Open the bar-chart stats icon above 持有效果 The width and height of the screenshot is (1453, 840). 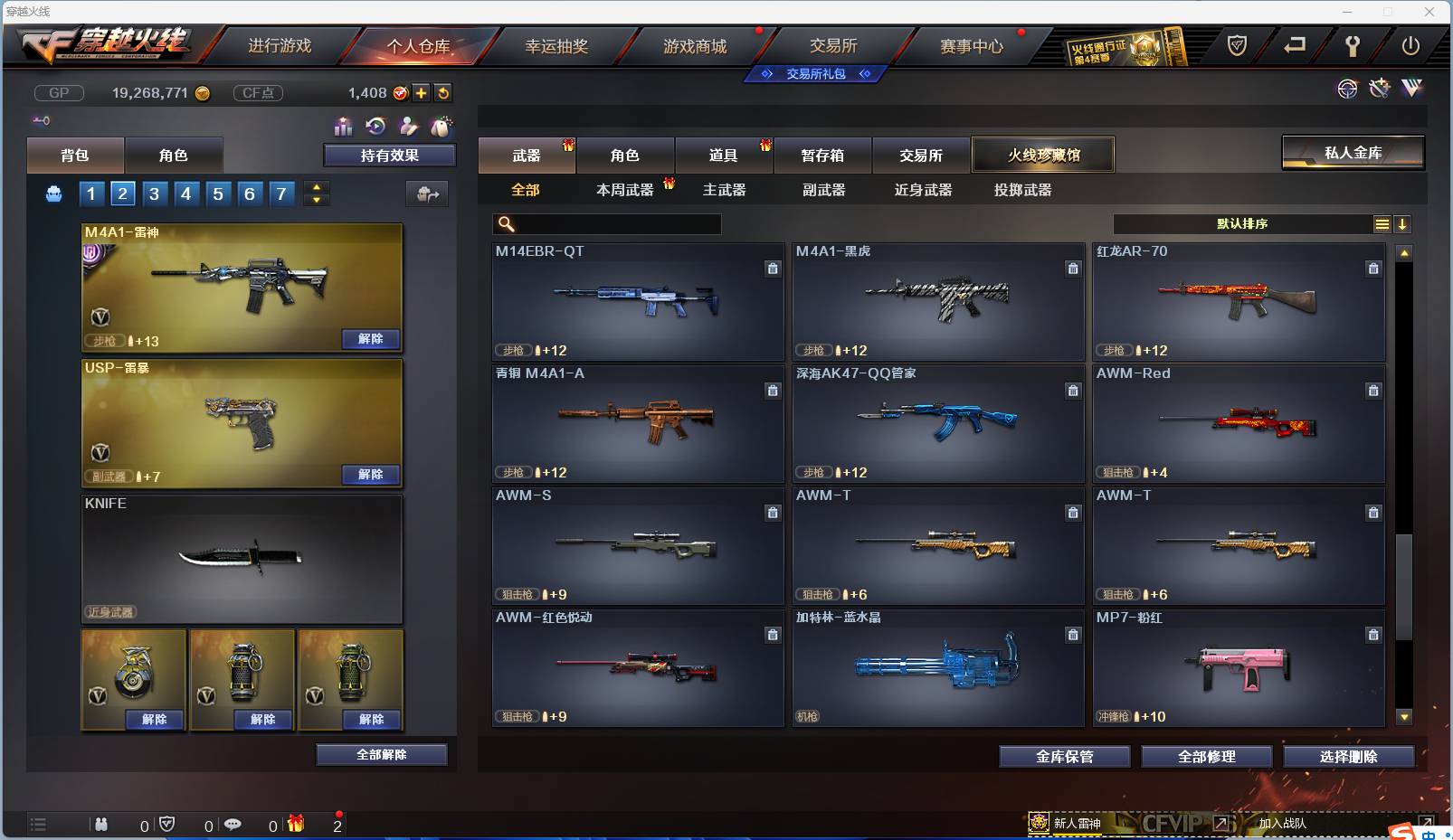tap(344, 127)
